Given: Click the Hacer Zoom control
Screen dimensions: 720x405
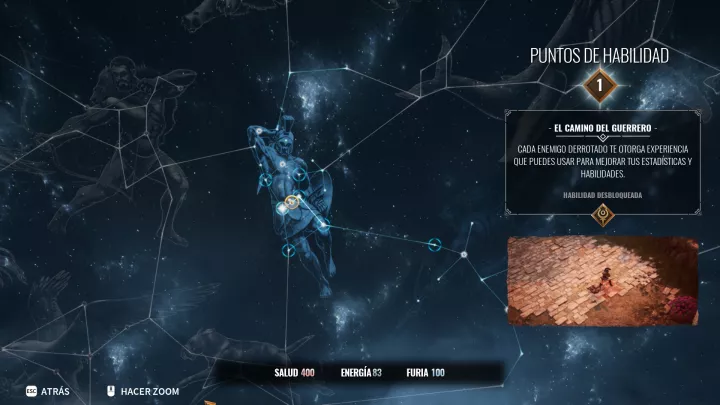Looking at the screenshot, I should pyautogui.click(x=142, y=391).
